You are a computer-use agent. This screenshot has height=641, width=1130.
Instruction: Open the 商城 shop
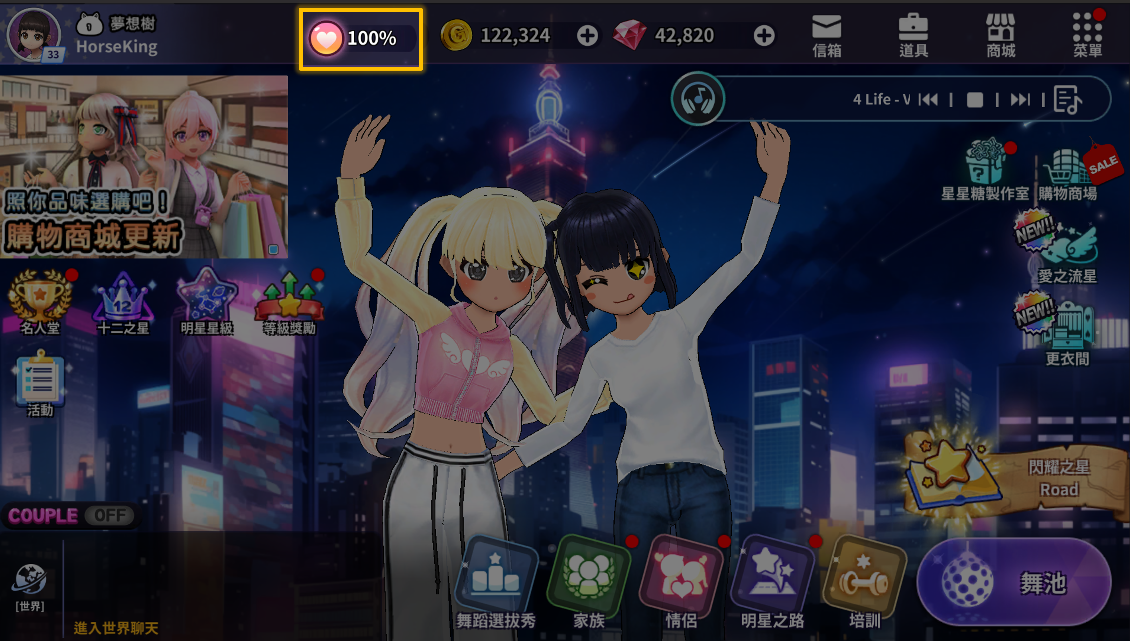click(x=1000, y=35)
